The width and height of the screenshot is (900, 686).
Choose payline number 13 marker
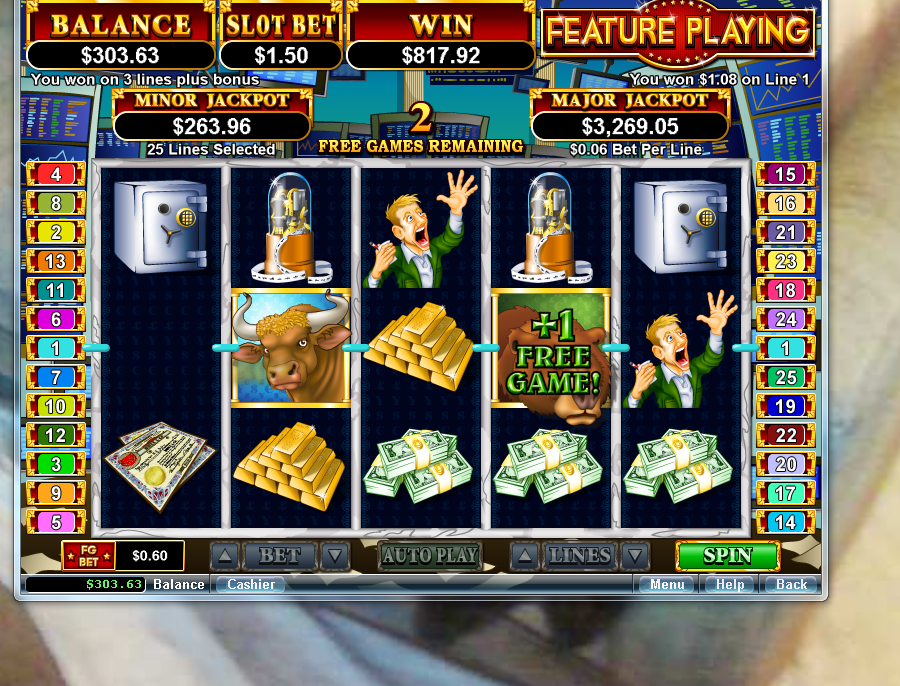56,262
